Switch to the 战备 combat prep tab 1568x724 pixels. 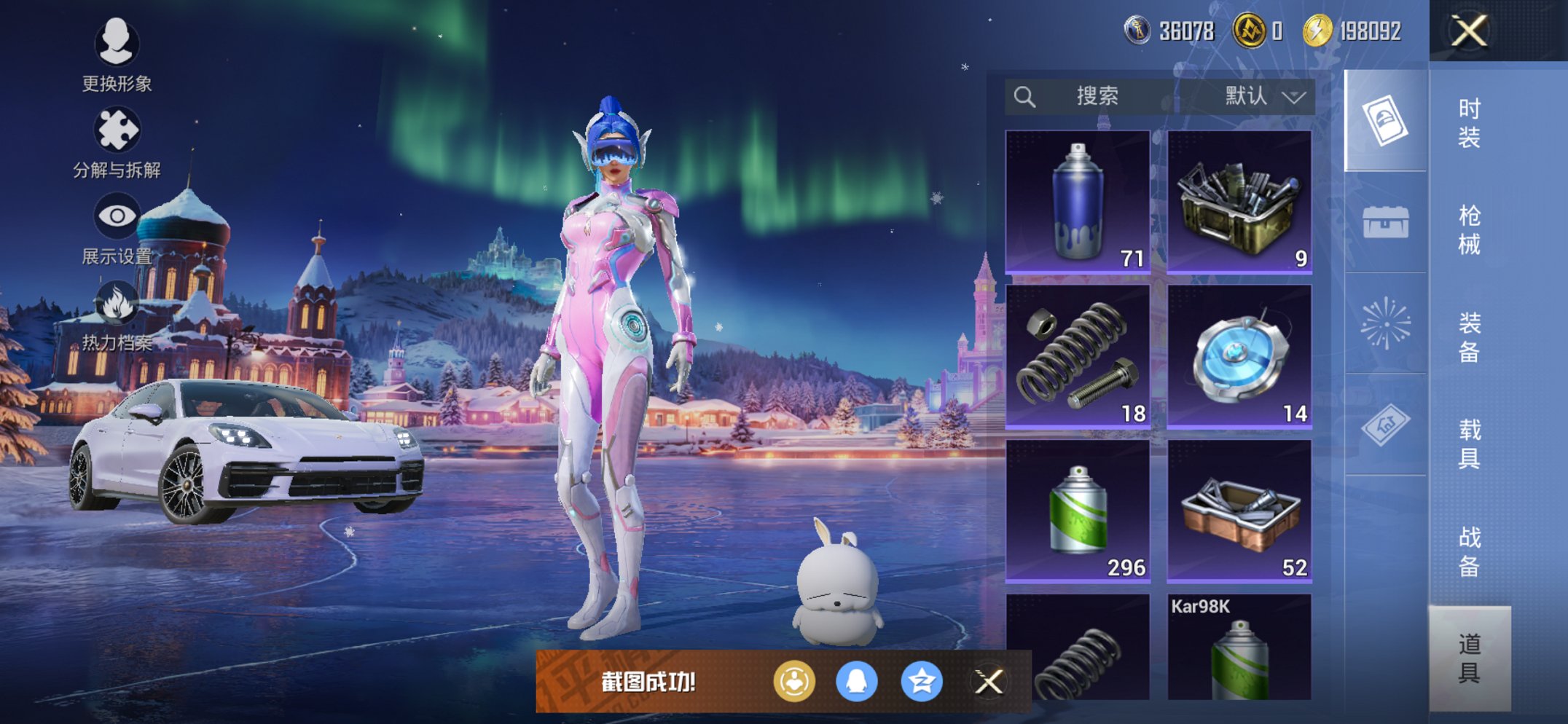[1469, 551]
